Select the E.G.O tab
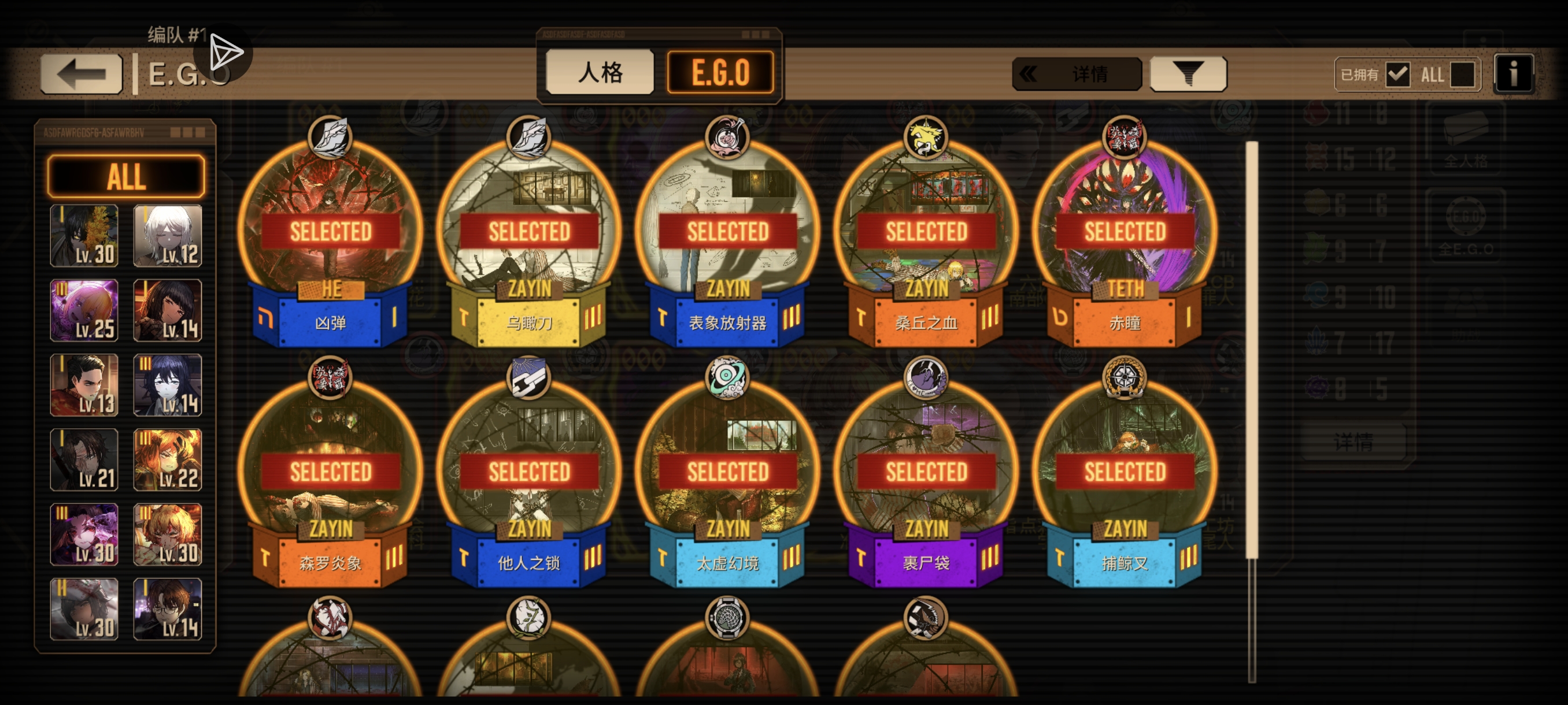Screen dimensions: 1568x705 pyautogui.click(x=720, y=72)
